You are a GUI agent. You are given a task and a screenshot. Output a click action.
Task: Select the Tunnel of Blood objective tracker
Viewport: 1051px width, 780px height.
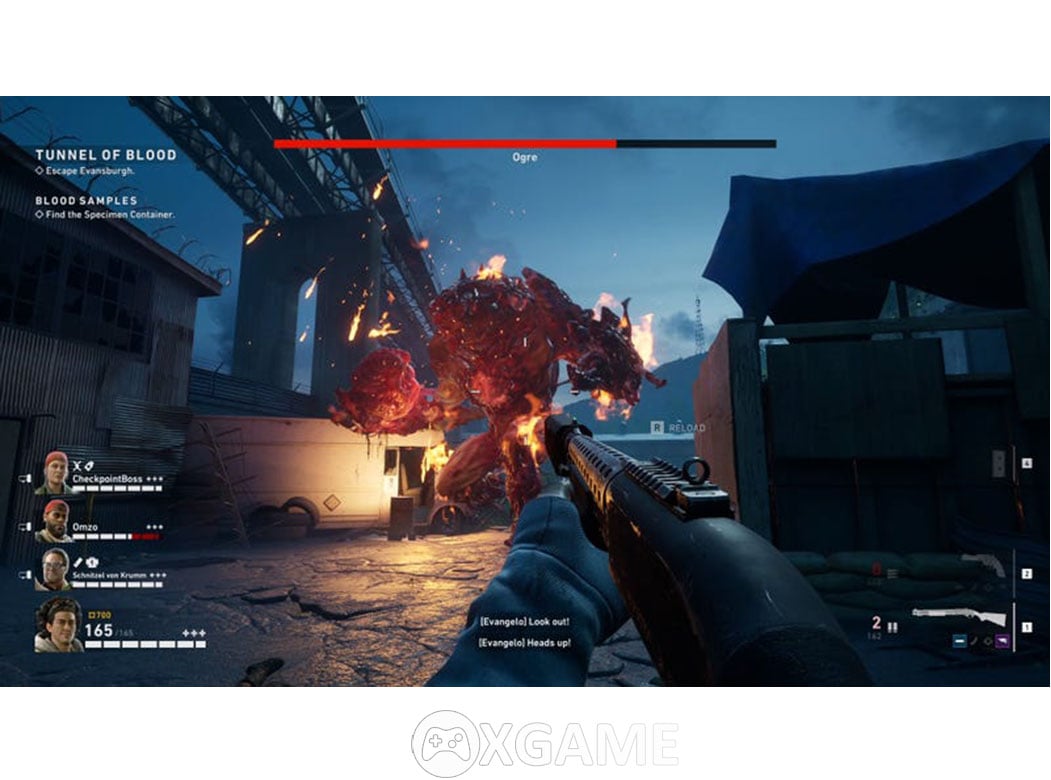105,155
